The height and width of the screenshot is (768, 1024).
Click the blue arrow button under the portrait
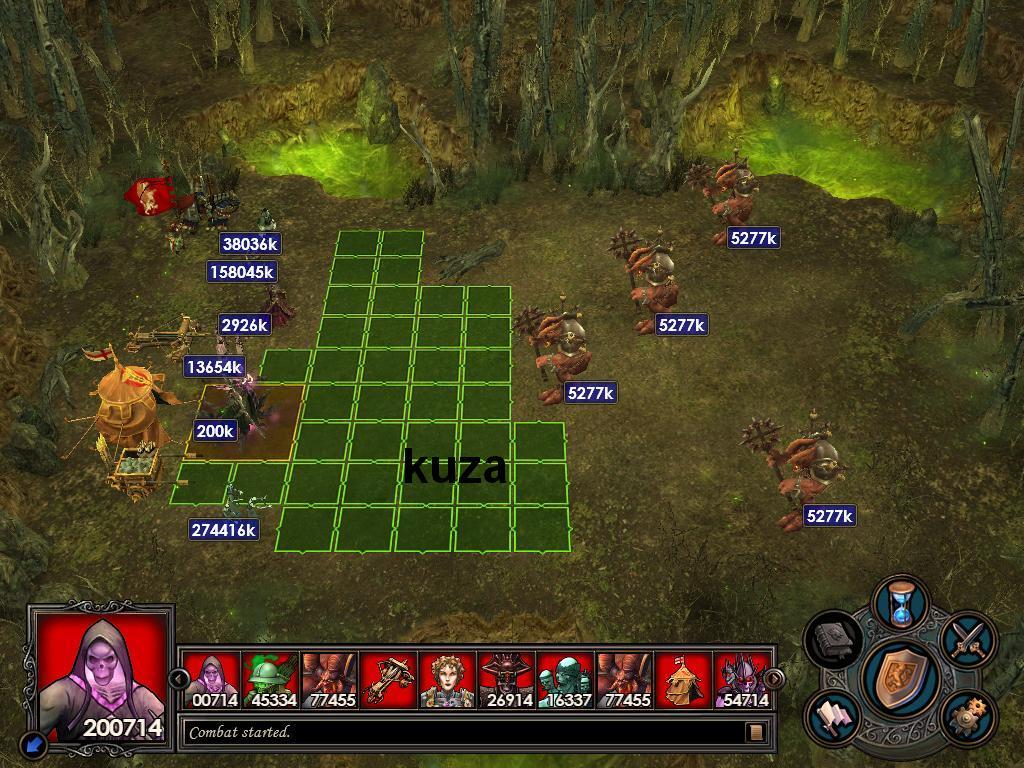[34, 743]
